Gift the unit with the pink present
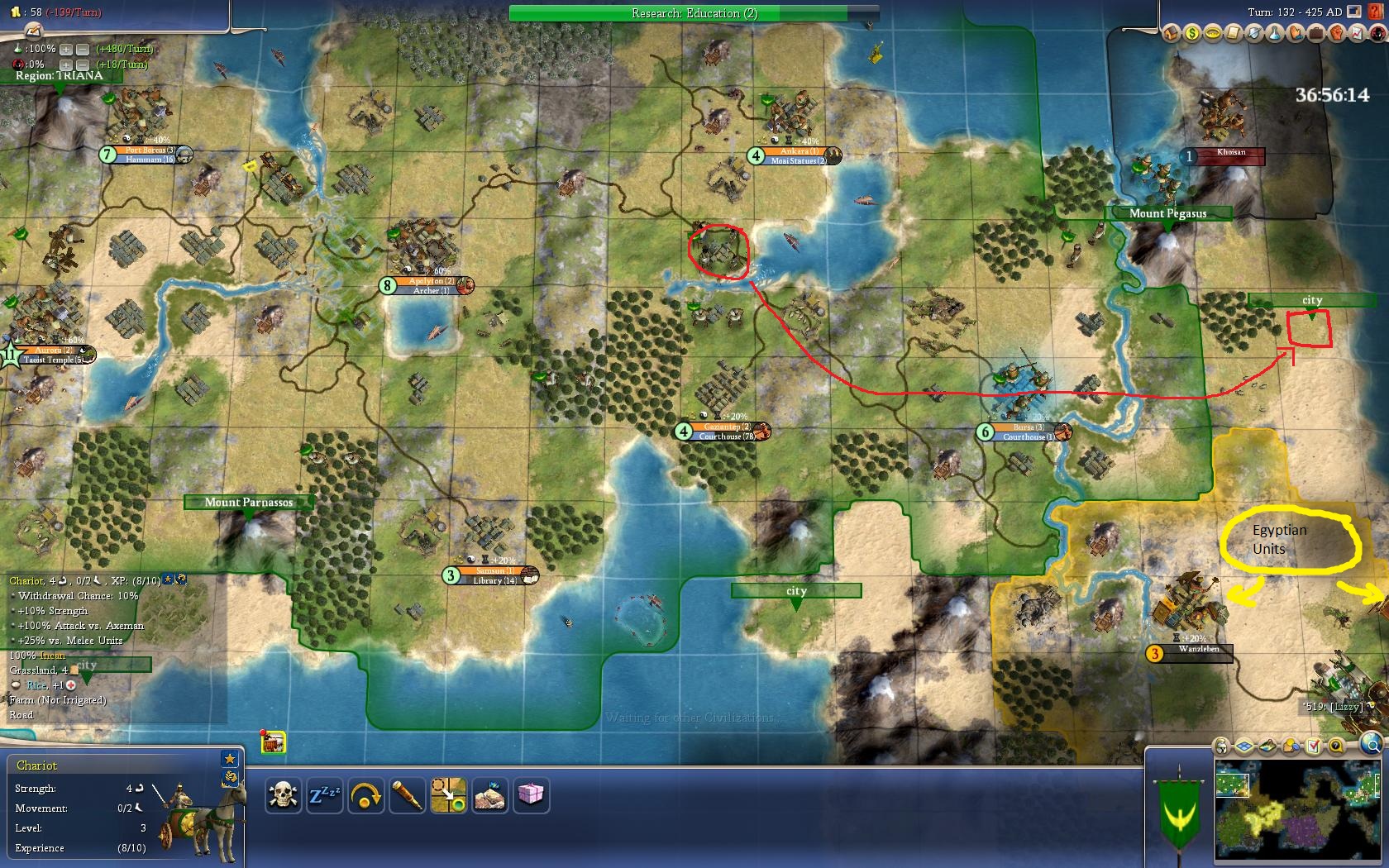 (531, 795)
